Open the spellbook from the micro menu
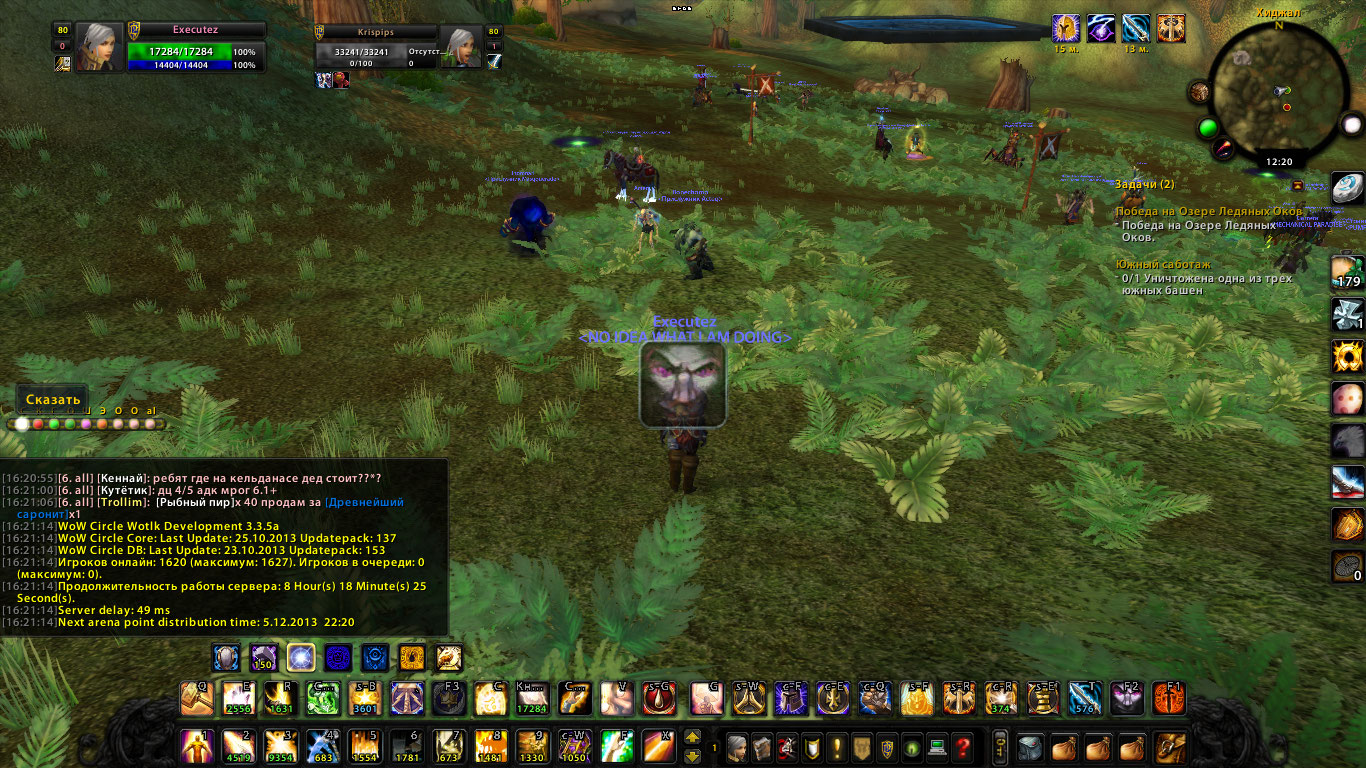The width and height of the screenshot is (1366, 768). point(761,747)
